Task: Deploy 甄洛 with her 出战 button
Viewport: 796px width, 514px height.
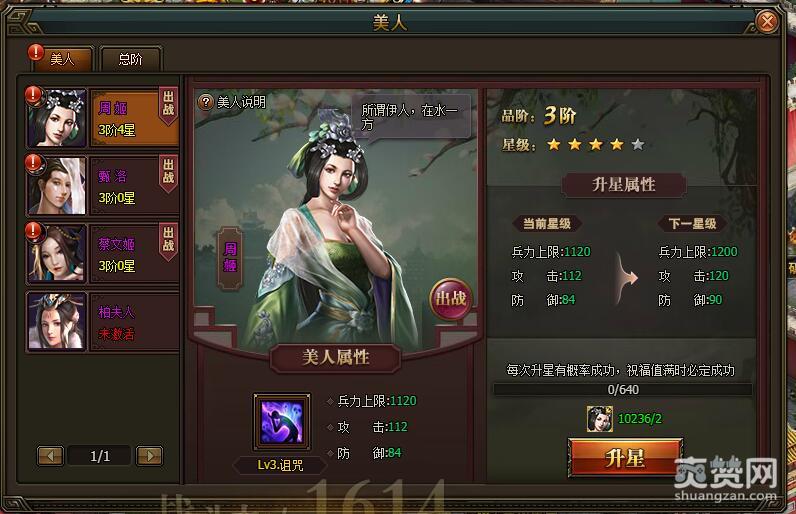Action: pos(168,171)
